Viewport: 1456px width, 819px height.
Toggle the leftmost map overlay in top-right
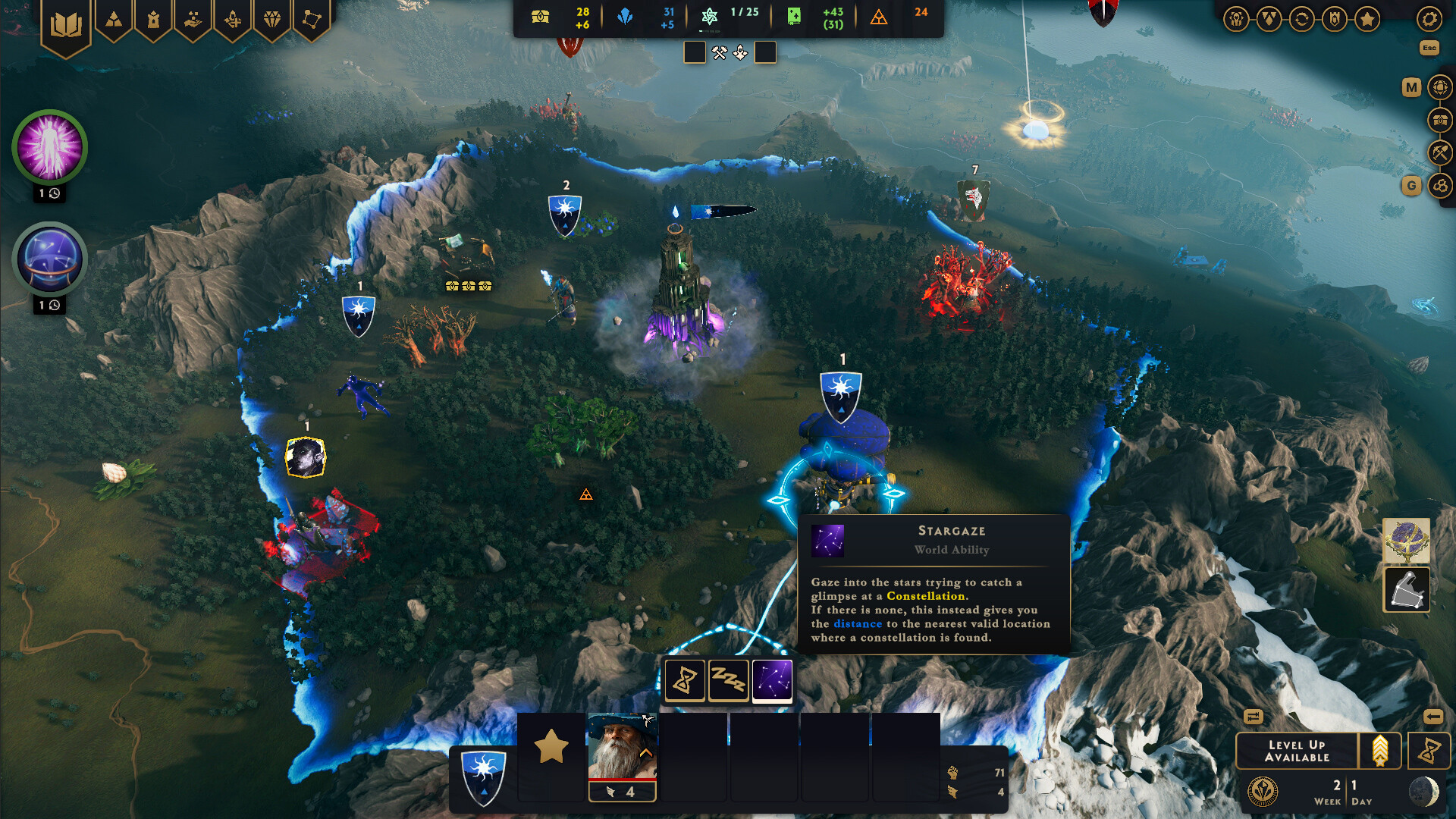point(1236,19)
